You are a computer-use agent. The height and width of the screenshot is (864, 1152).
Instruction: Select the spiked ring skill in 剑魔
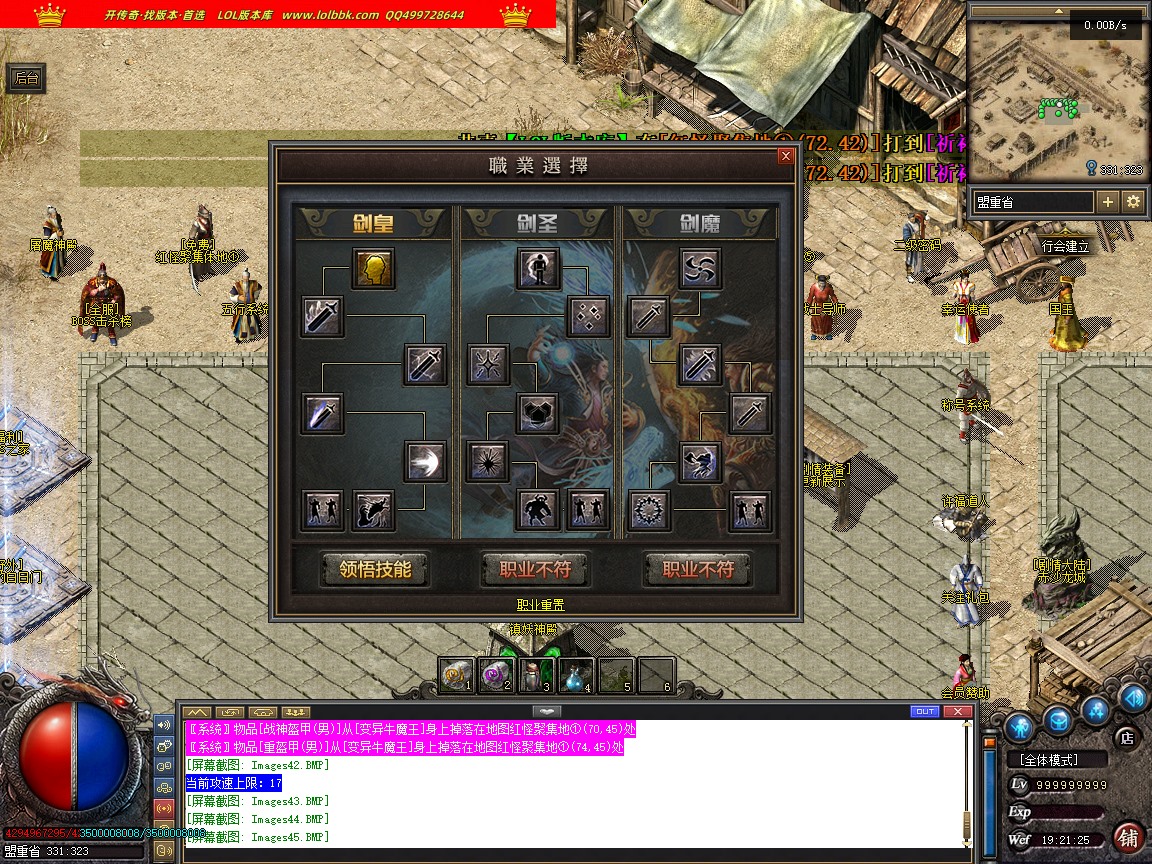click(x=648, y=511)
